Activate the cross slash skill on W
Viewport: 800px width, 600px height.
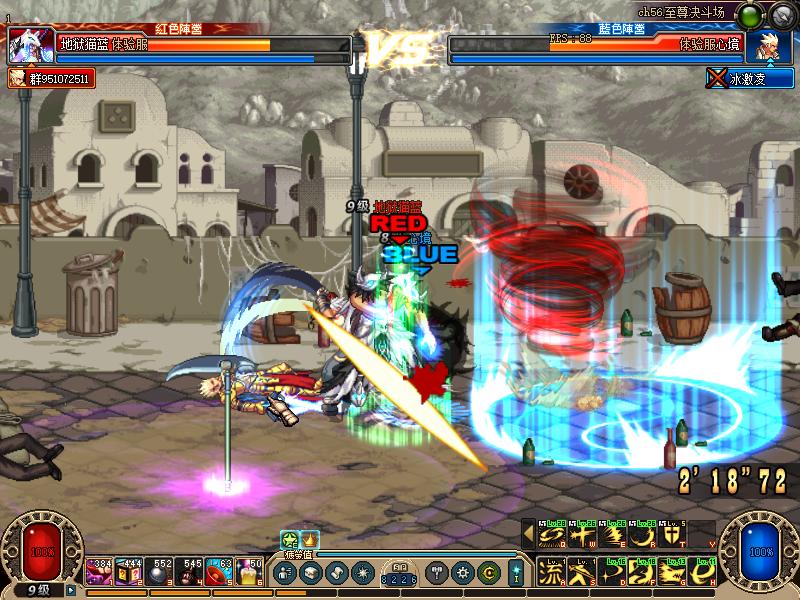tap(579, 537)
